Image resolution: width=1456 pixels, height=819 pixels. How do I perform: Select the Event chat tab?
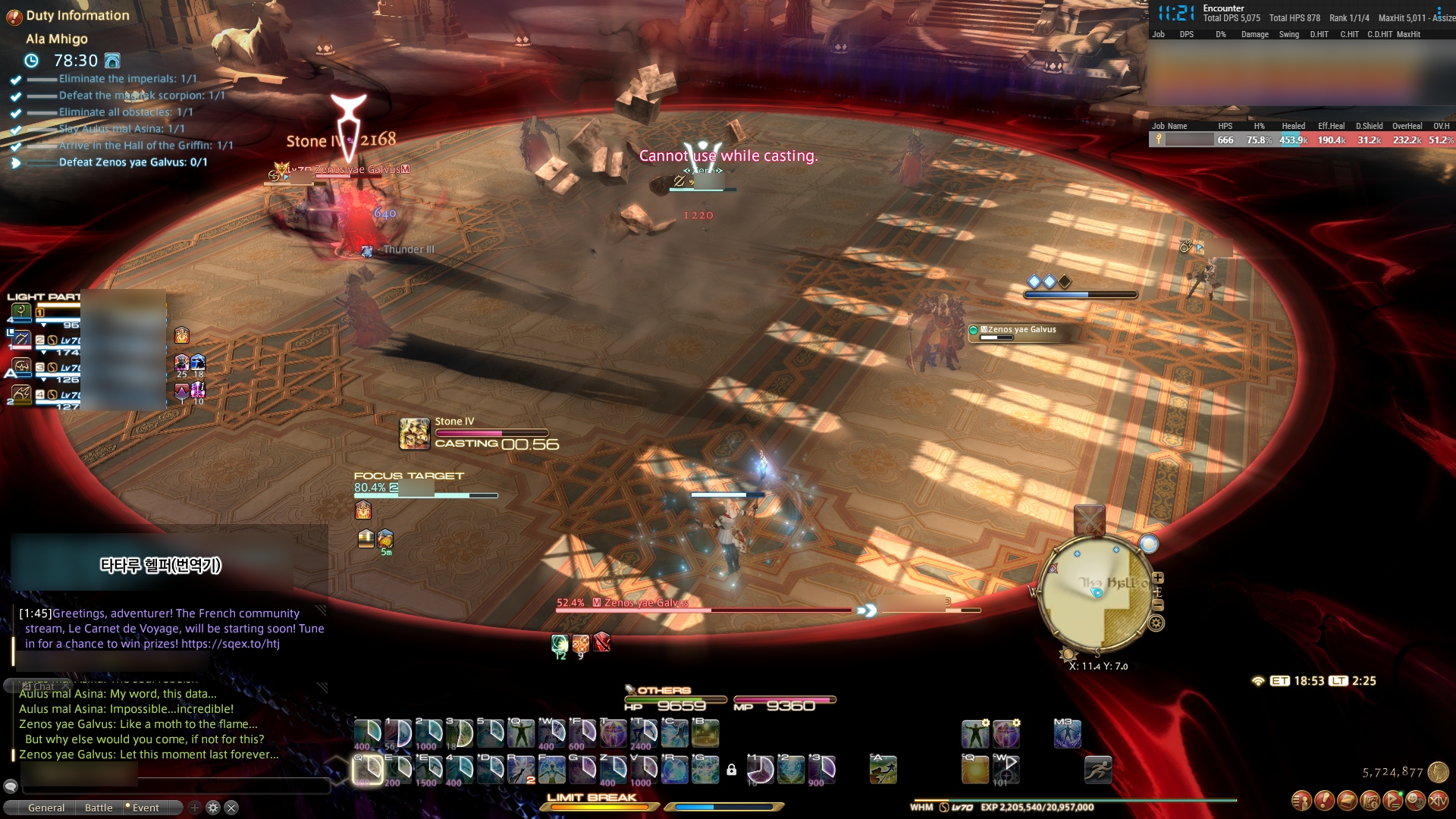coord(145,808)
